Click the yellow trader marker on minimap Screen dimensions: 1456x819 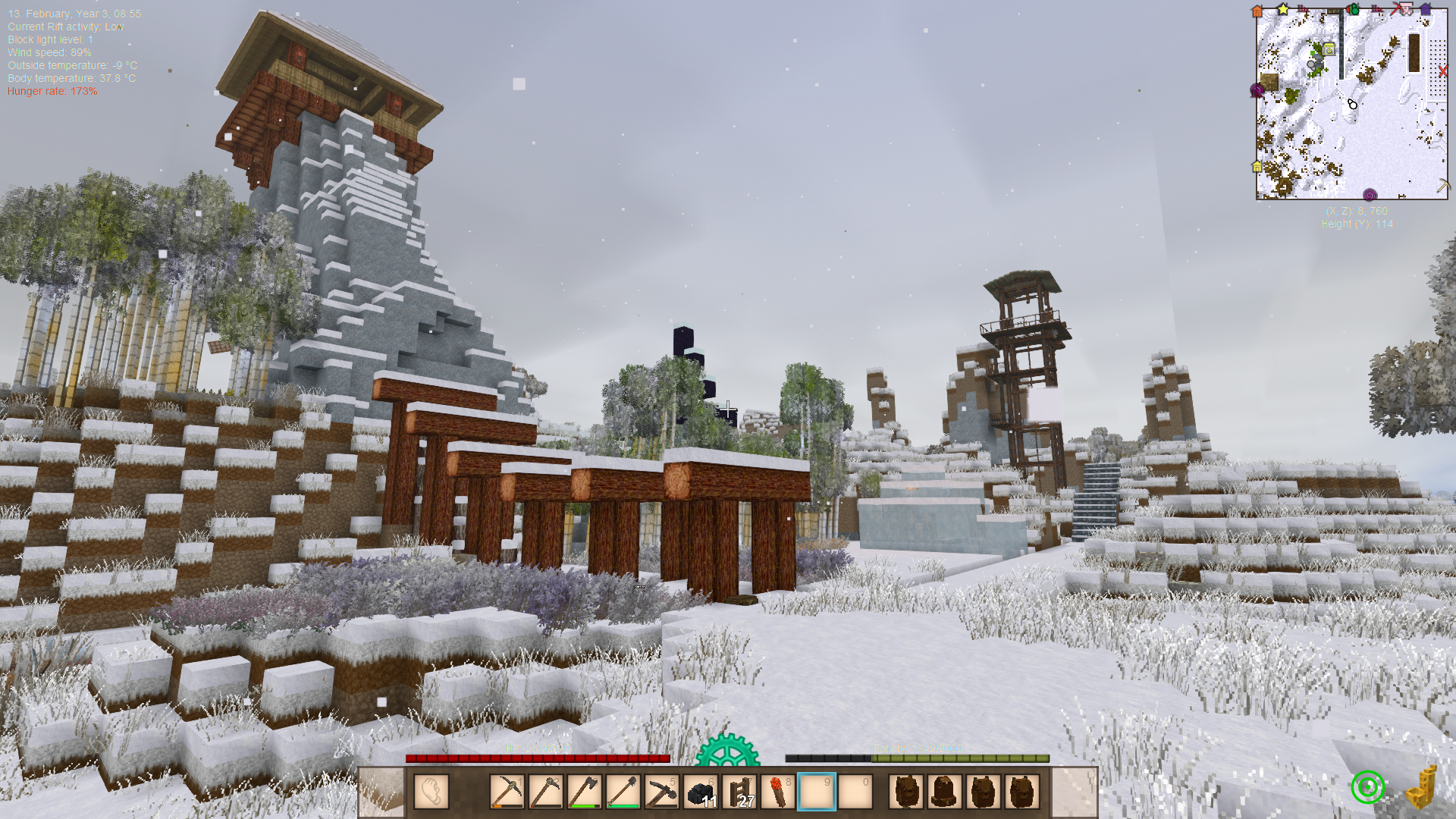pyautogui.click(x=1329, y=49)
